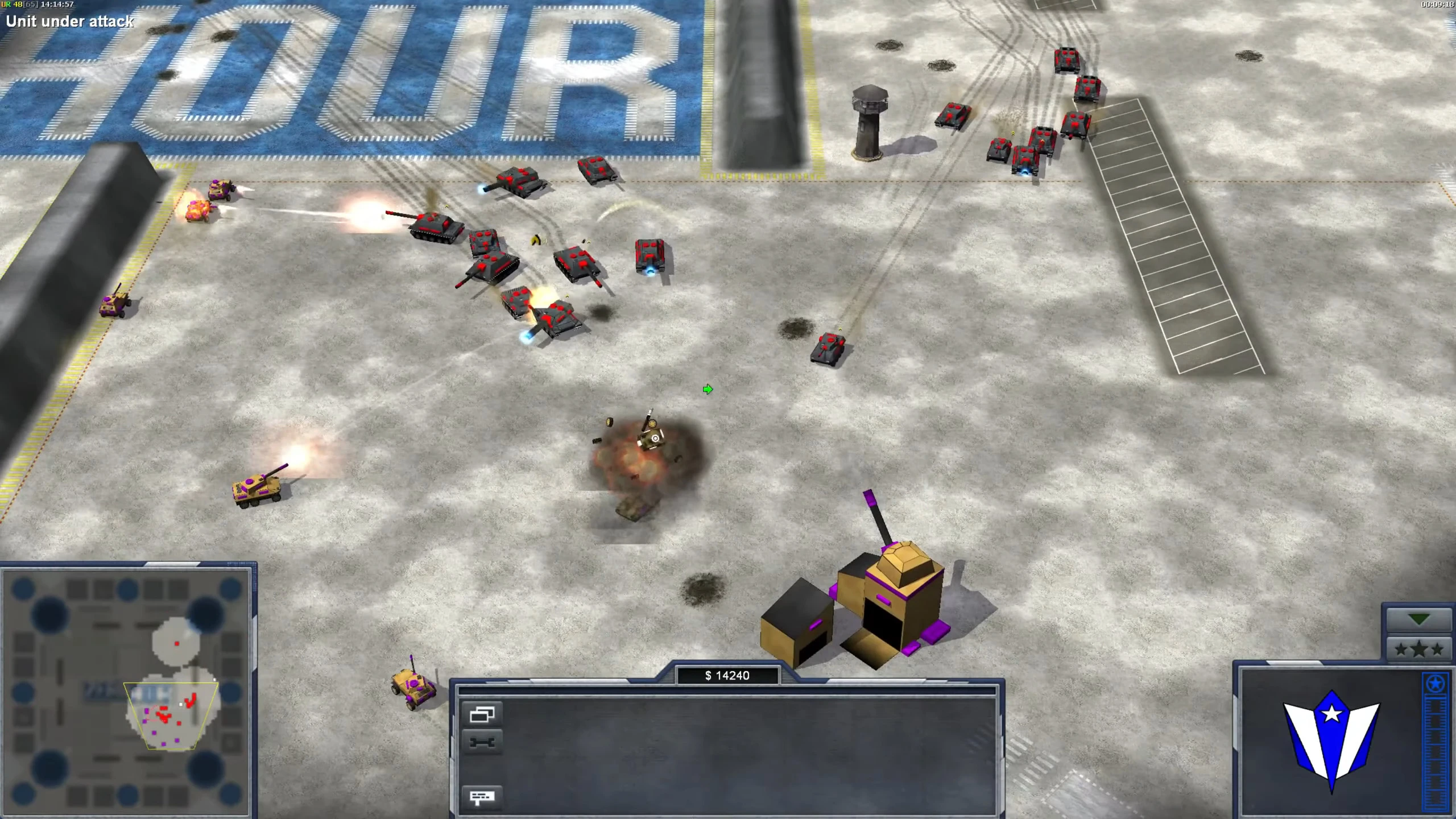
Task: Select the wrench button on command bar
Action: coord(482,742)
